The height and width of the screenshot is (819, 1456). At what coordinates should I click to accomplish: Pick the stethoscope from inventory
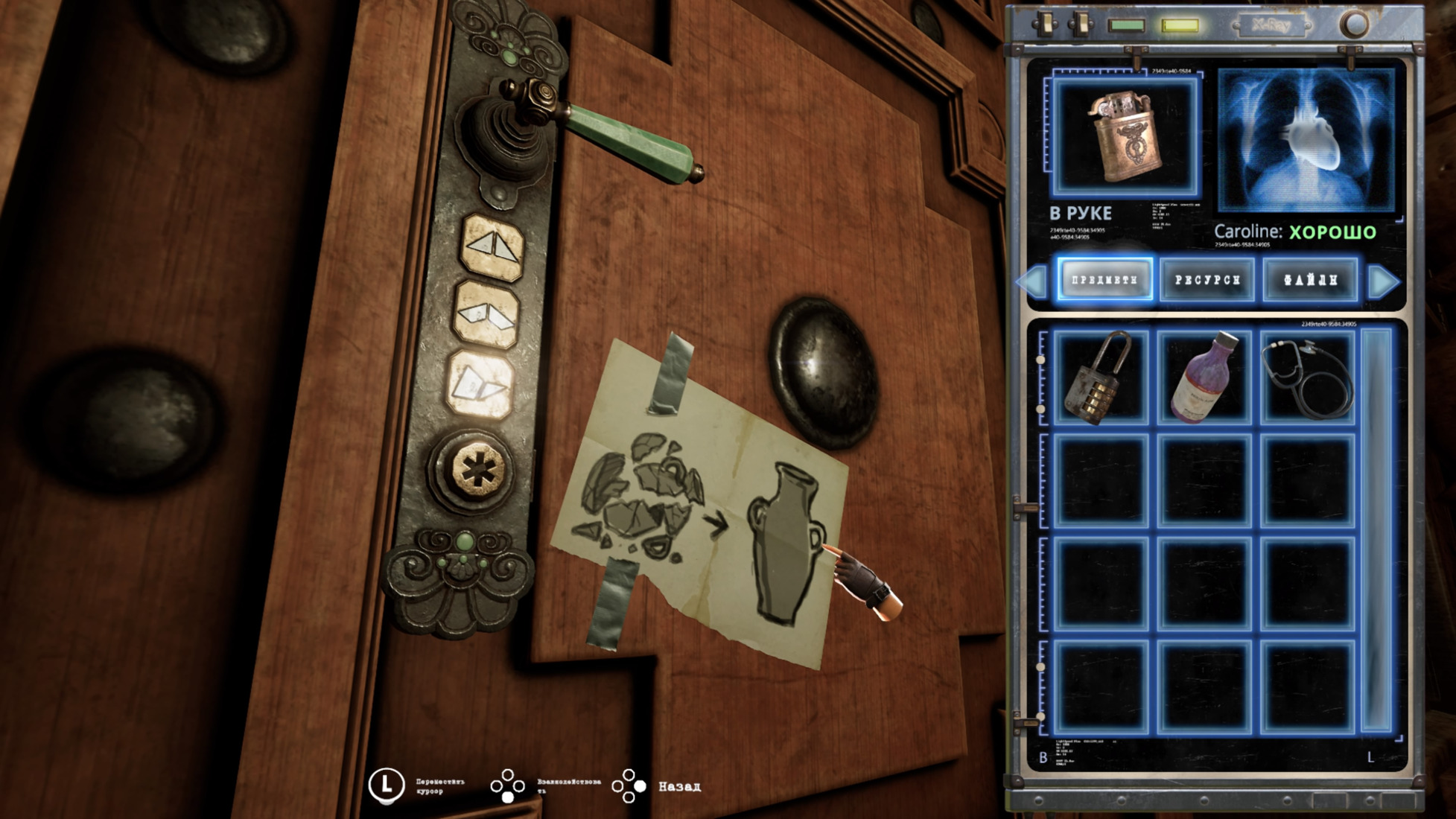[x=1307, y=378]
